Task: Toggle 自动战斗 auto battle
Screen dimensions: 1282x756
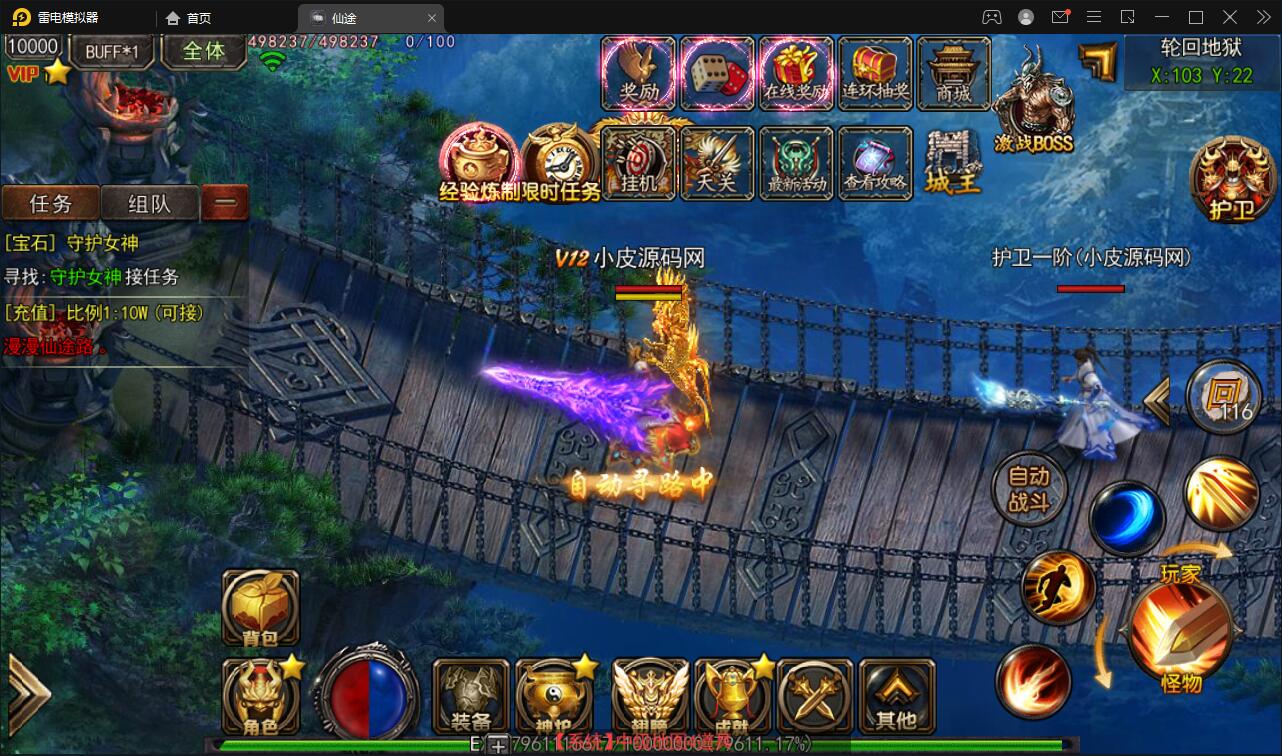Action: coord(1029,489)
